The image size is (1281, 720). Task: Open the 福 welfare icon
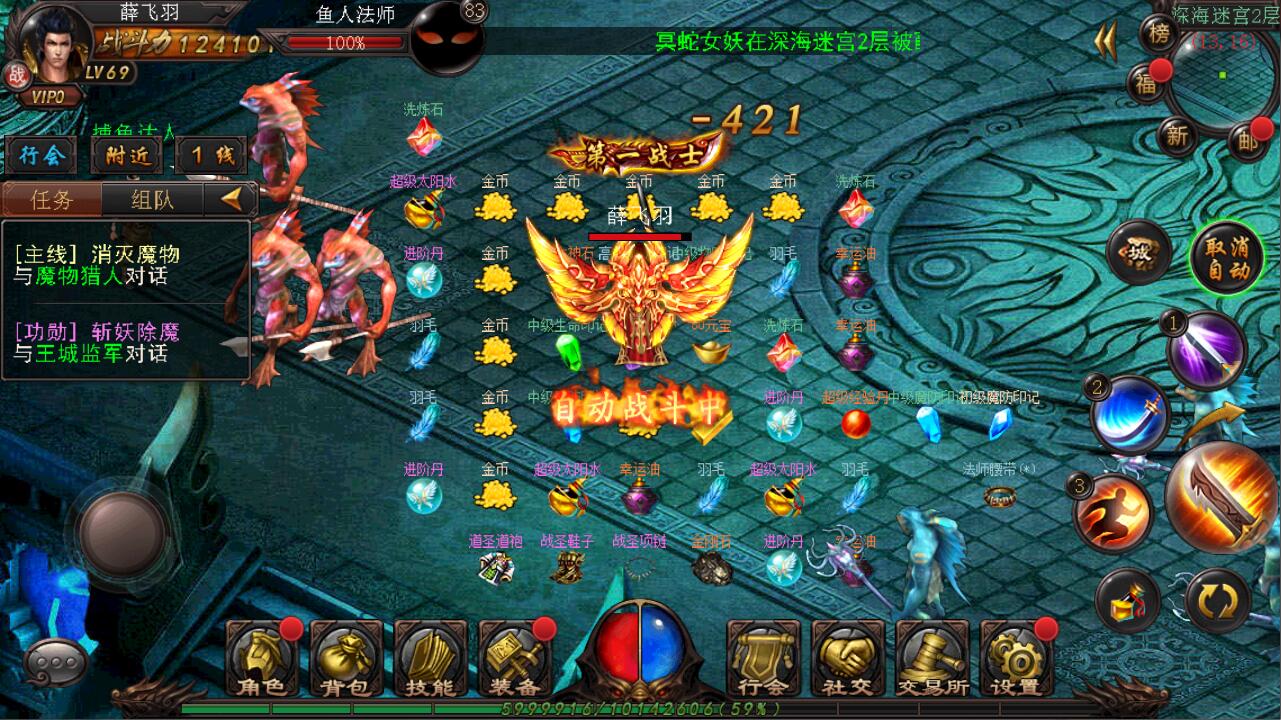click(x=1145, y=83)
